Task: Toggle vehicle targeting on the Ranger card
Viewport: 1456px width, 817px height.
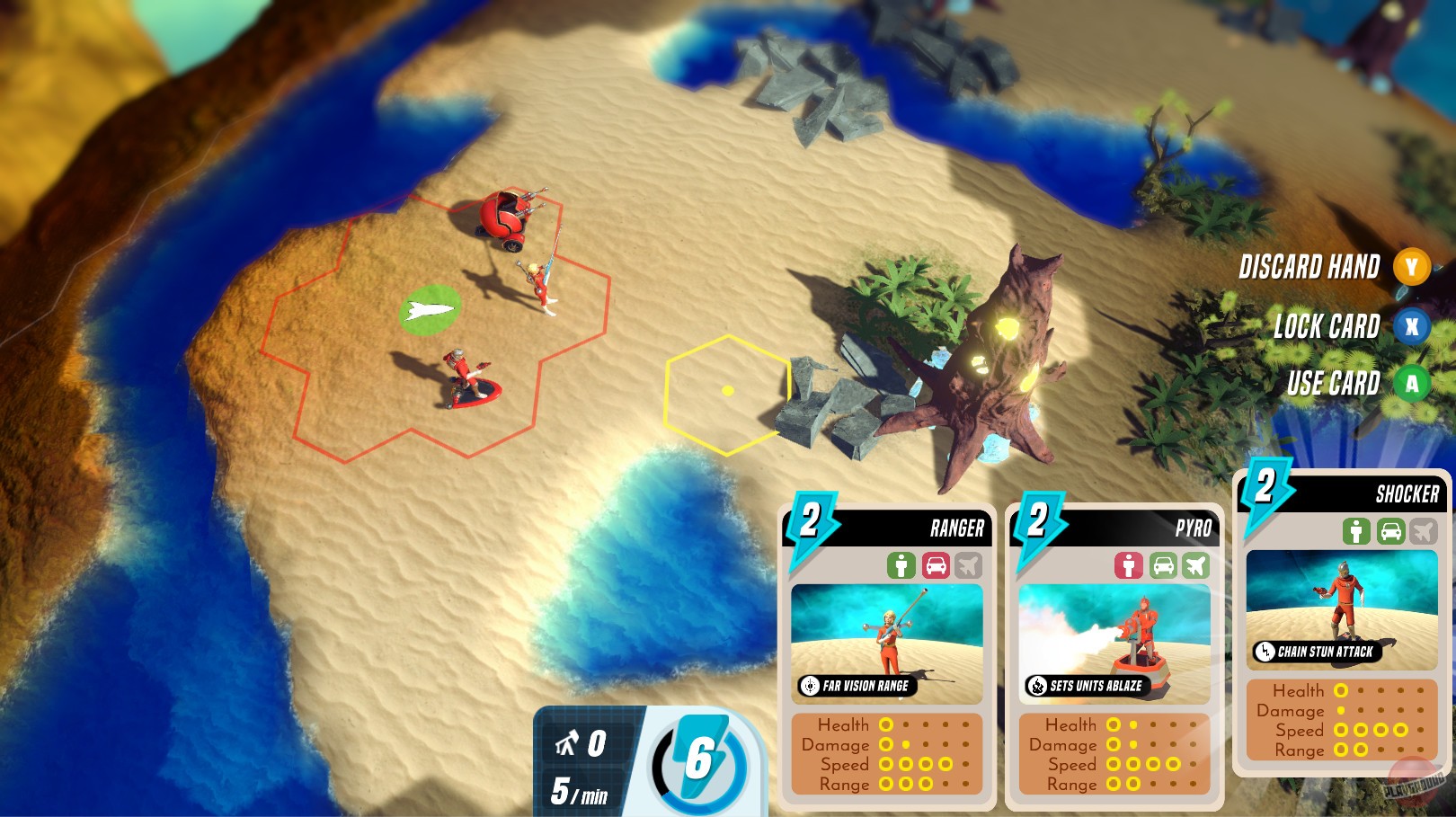Action: 936,564
